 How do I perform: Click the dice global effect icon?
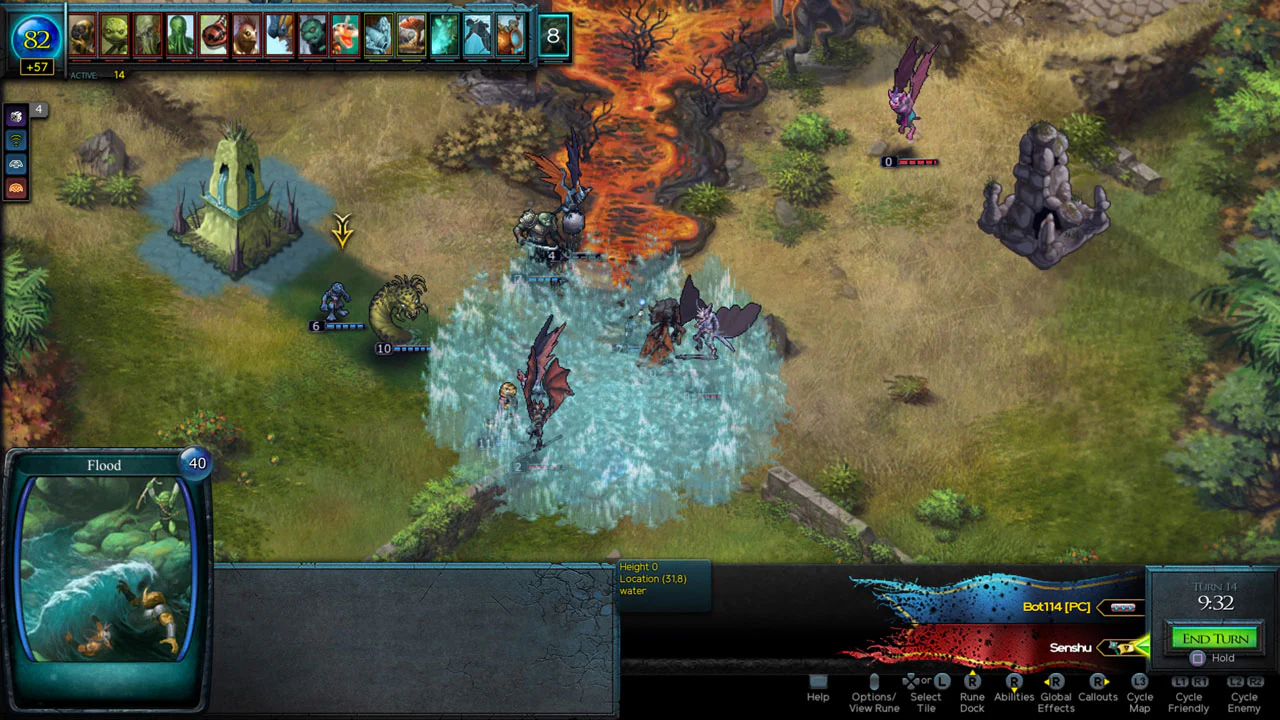click(x=16, y=116)
